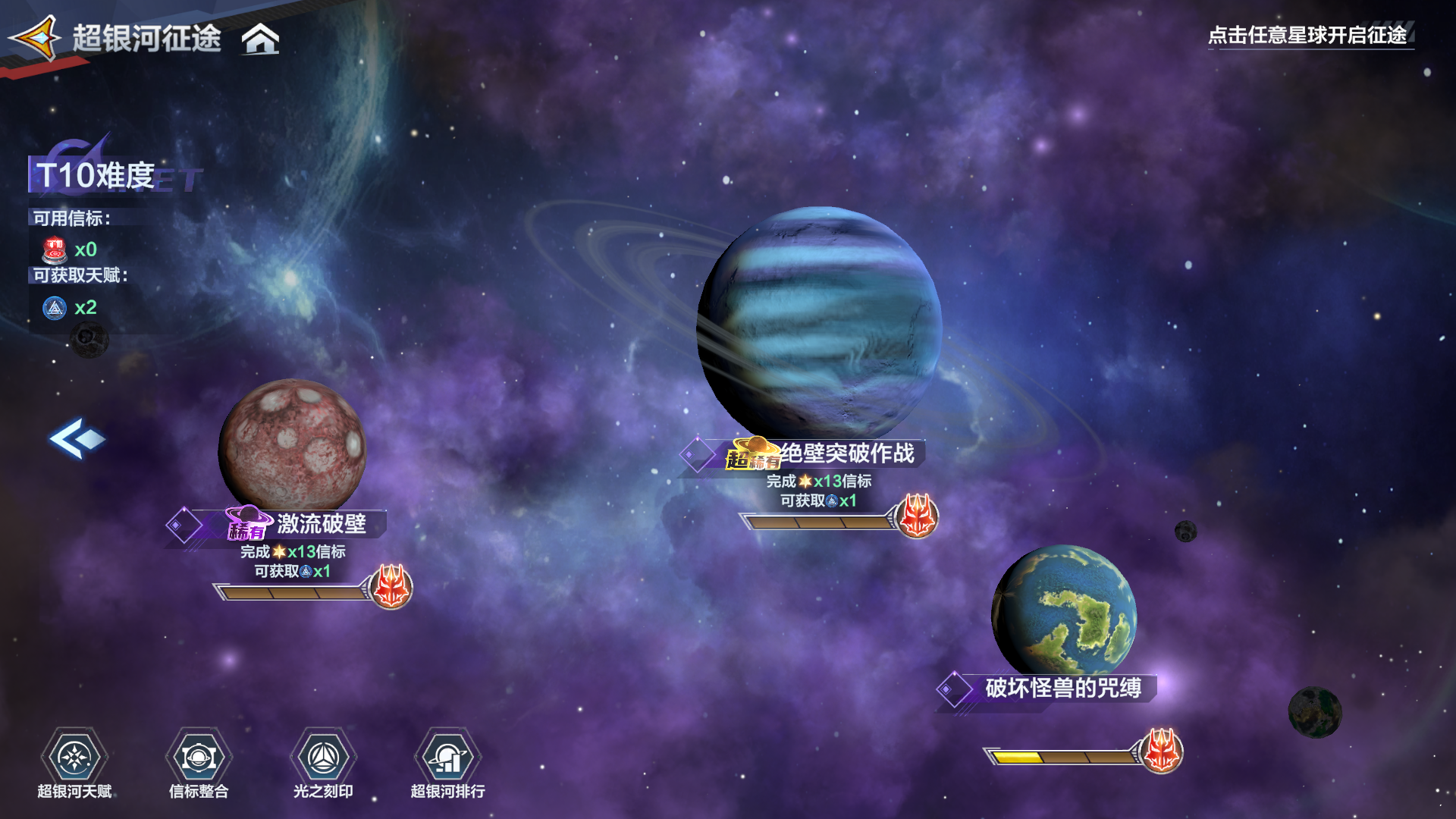This screenshot has height=819, width=1456.
Task: Click the red monster icon under 激流破壁
Action: pos(391,587)
